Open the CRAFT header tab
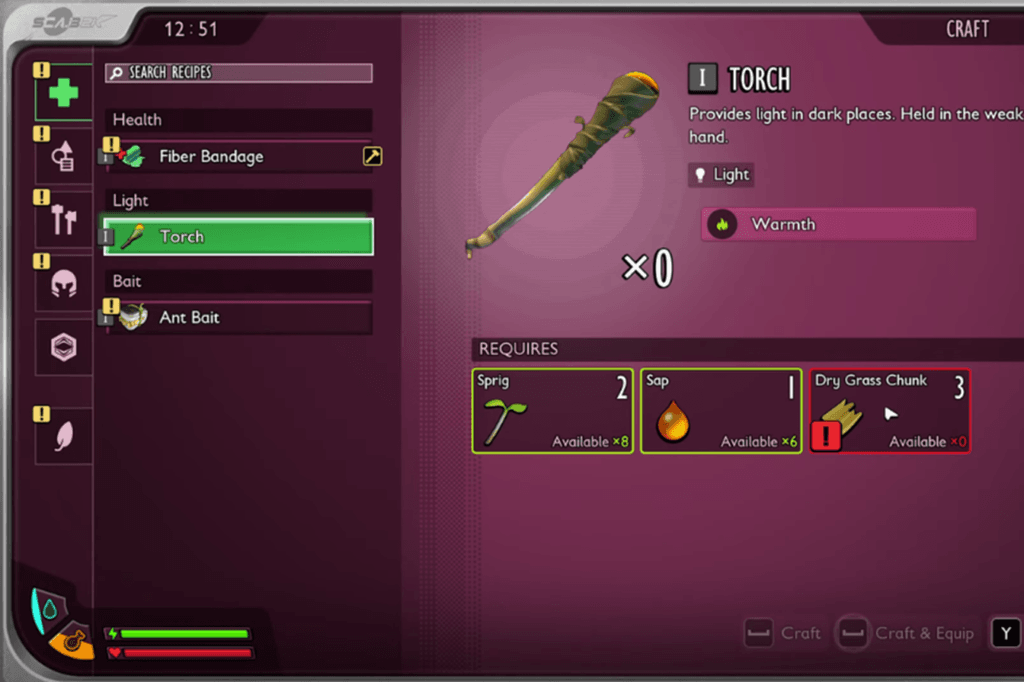Image resolution: width=1024 pixels, height=682 pixels. click(x=966, y=29)
